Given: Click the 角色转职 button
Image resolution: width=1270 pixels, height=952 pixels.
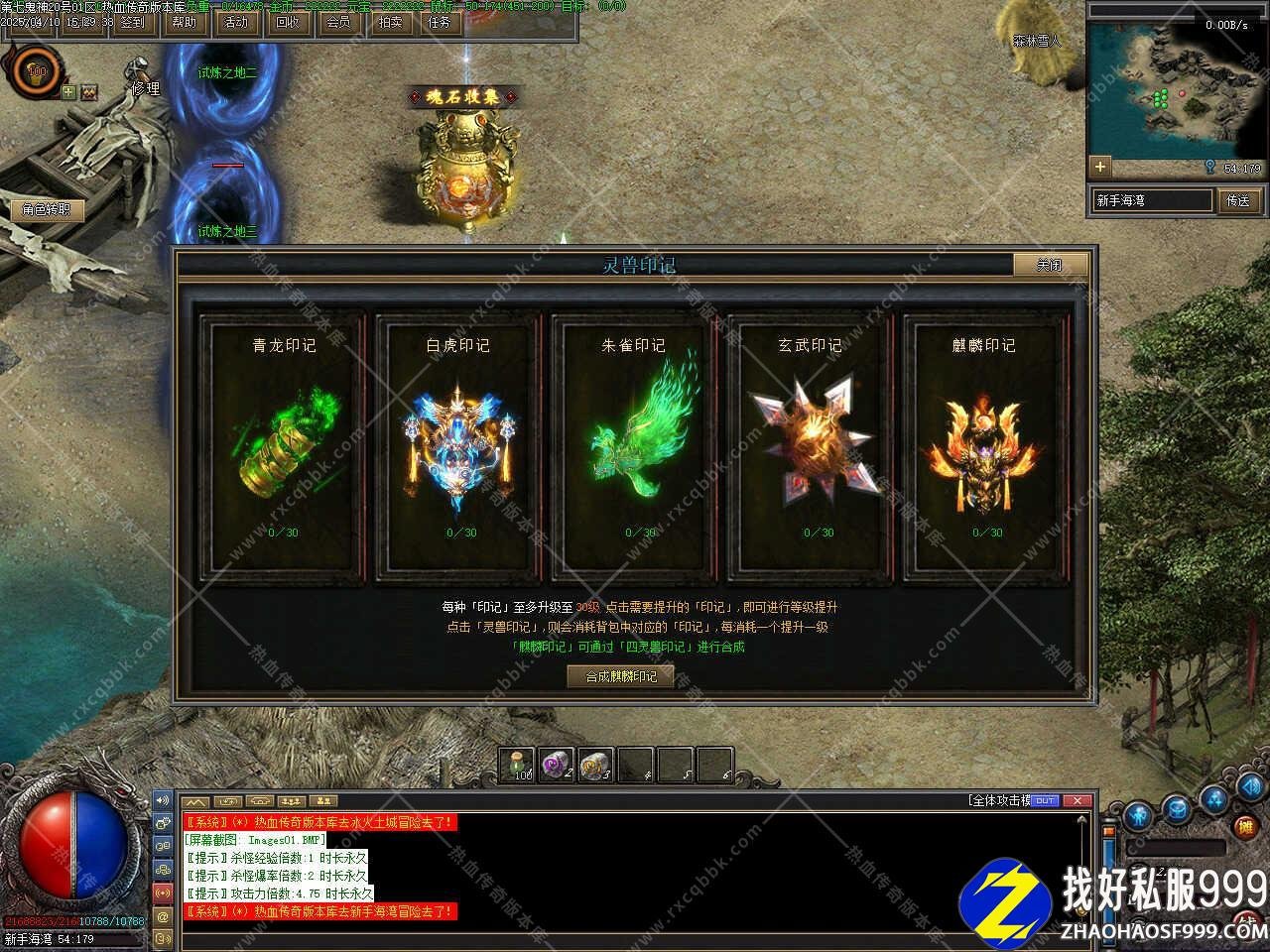Looking at the screenshot, I should [47, 209].
